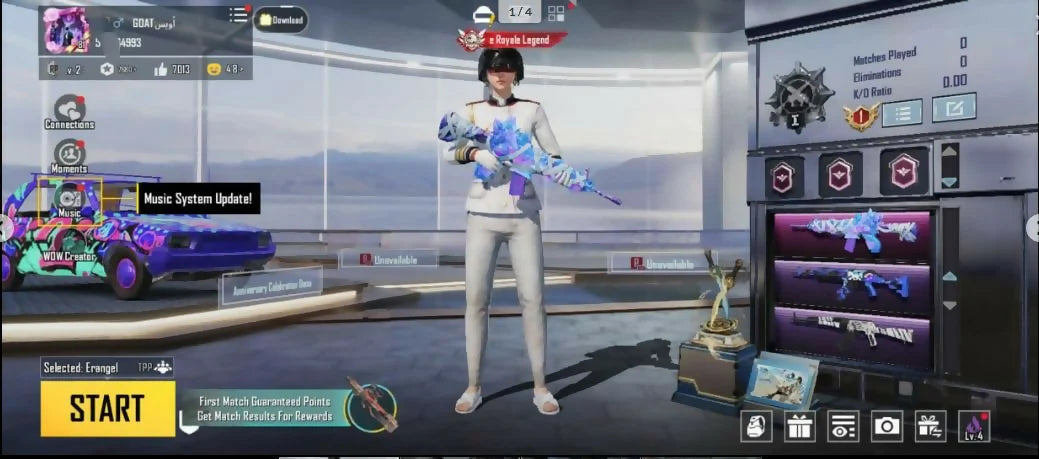Open the stats list button
Image resolution: width=1039 pixels, height=459 pixels.
point(902,112)
